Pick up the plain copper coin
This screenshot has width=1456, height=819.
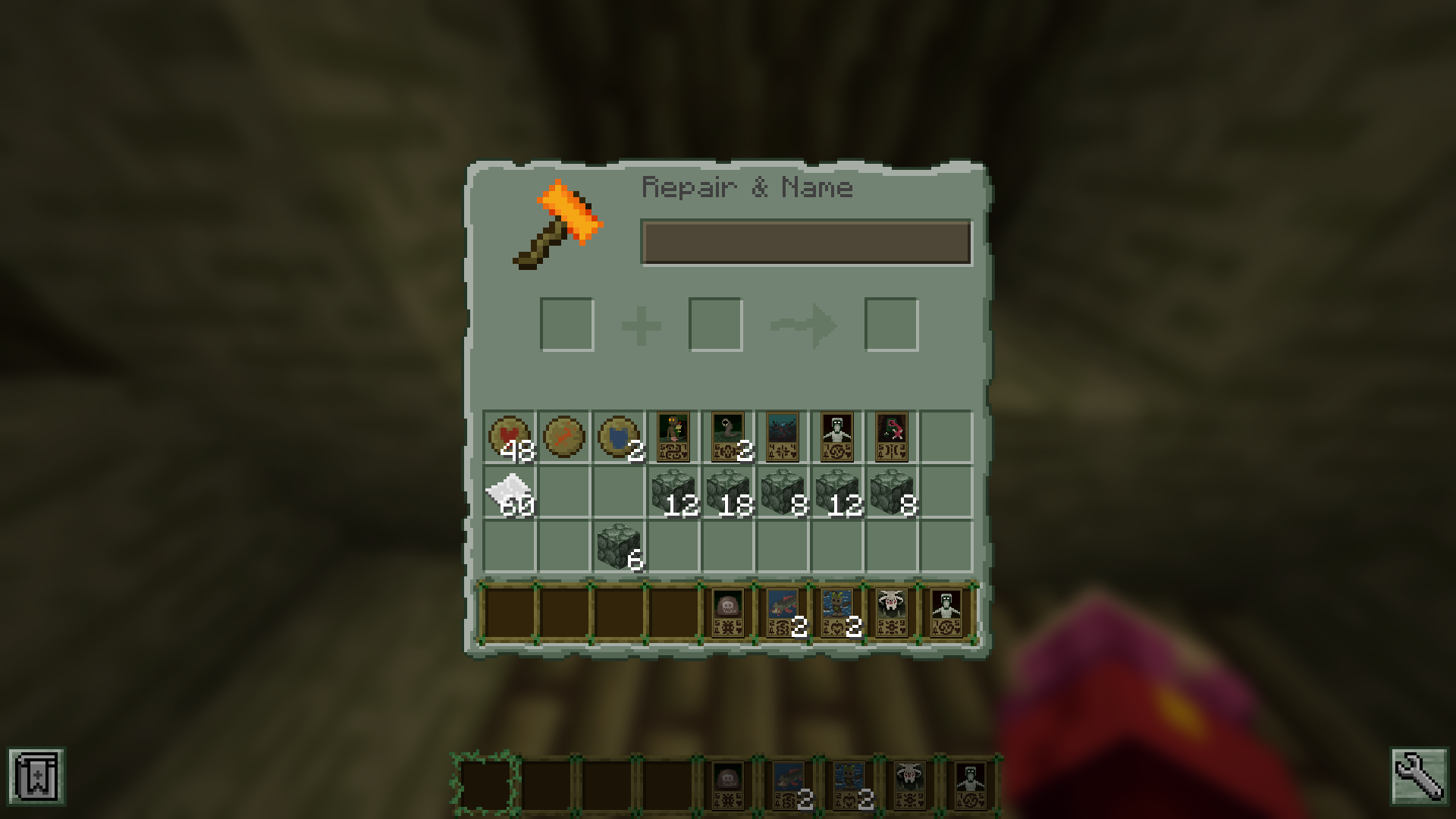pyautogui.click(x=564, y=434)
